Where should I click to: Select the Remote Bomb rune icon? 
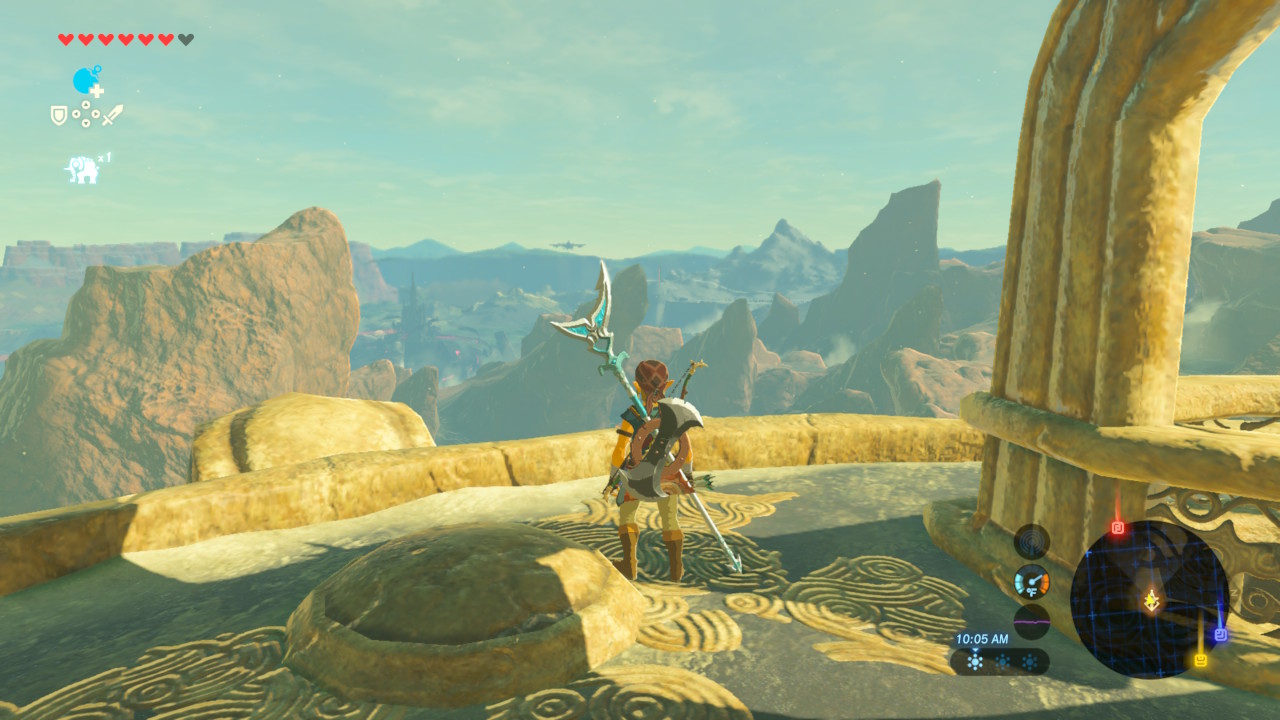87,81
